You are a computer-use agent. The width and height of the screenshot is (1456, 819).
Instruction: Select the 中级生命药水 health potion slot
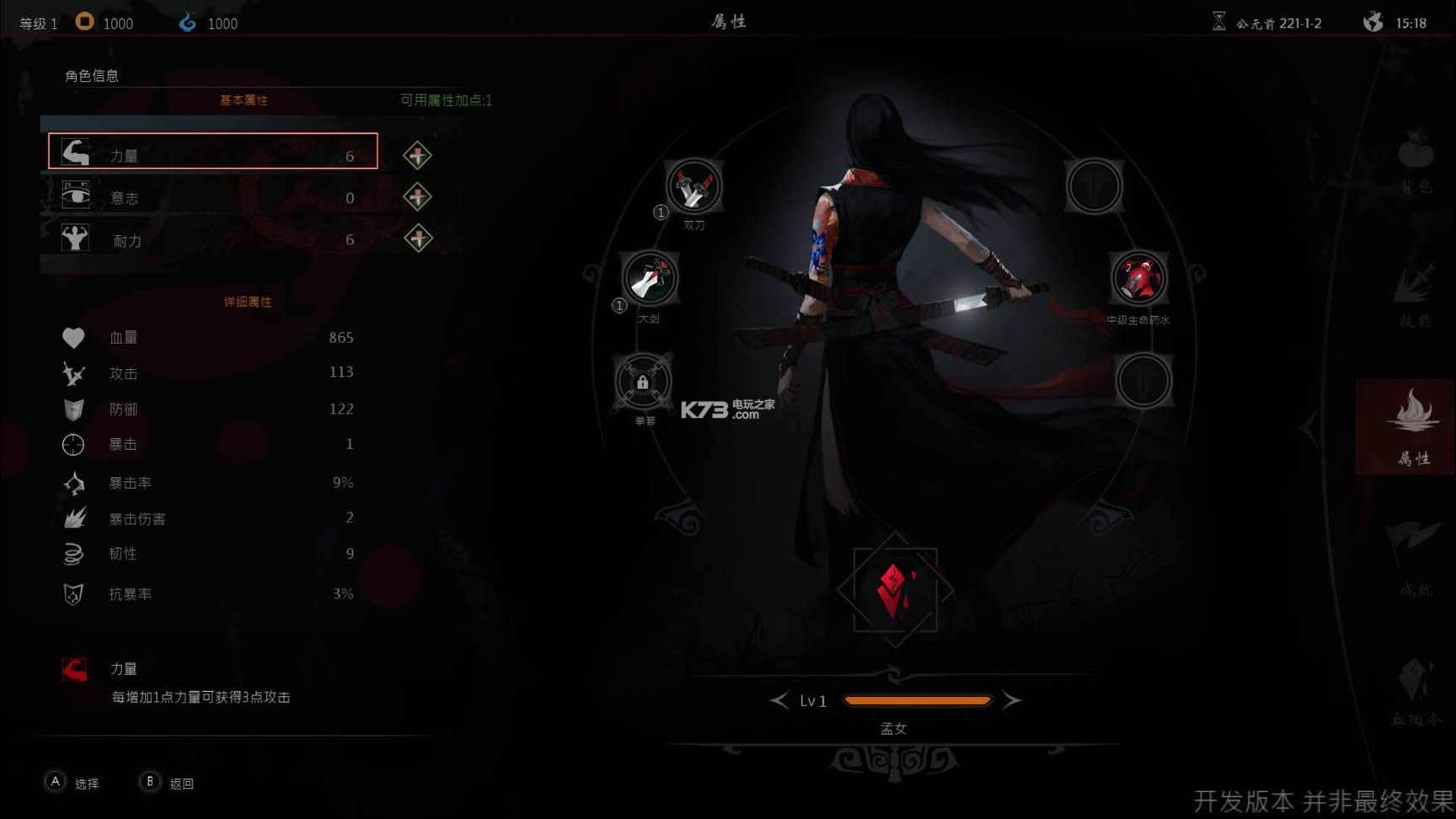click(1138, 280)
